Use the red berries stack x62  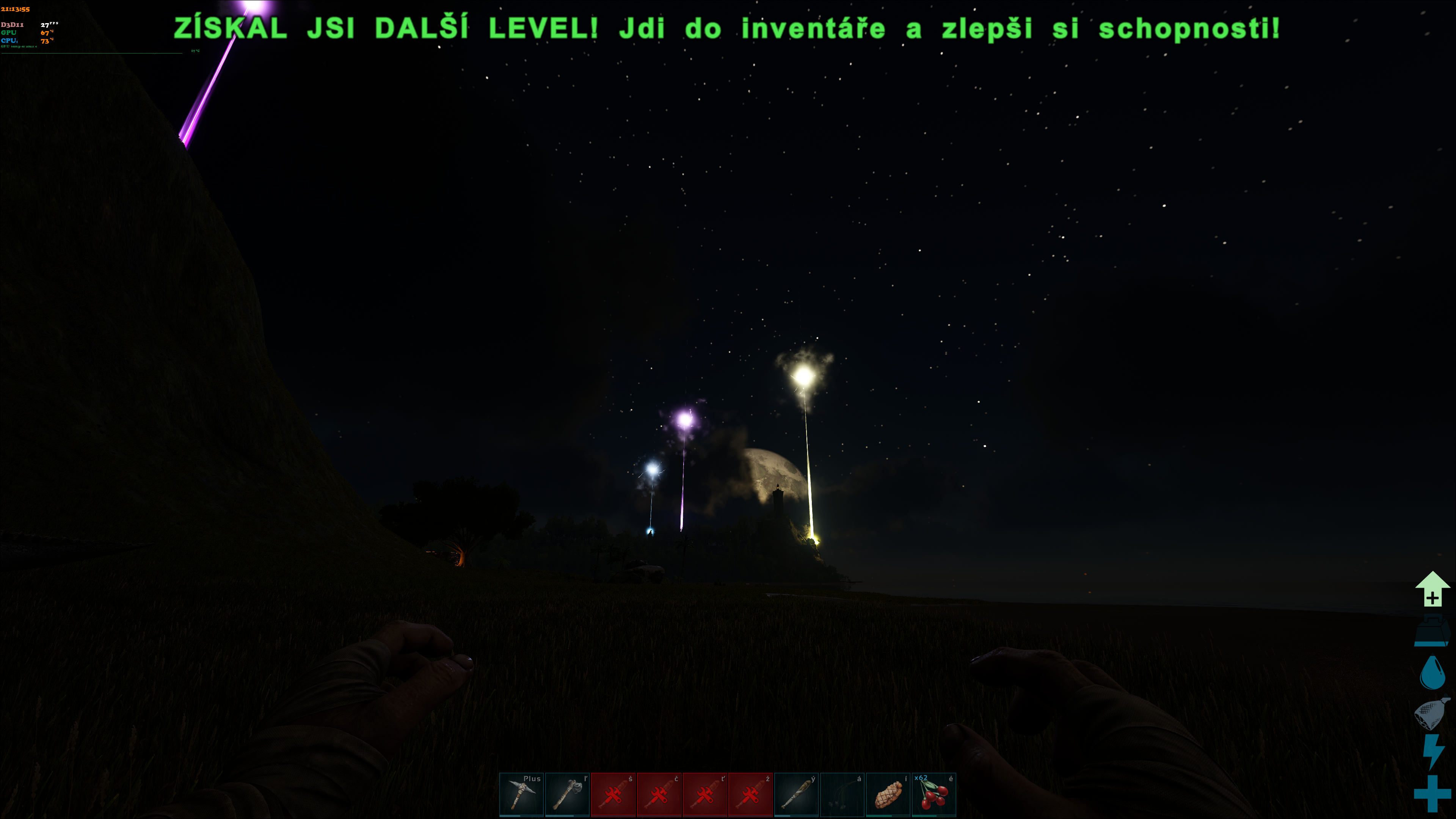pos(933,794)
